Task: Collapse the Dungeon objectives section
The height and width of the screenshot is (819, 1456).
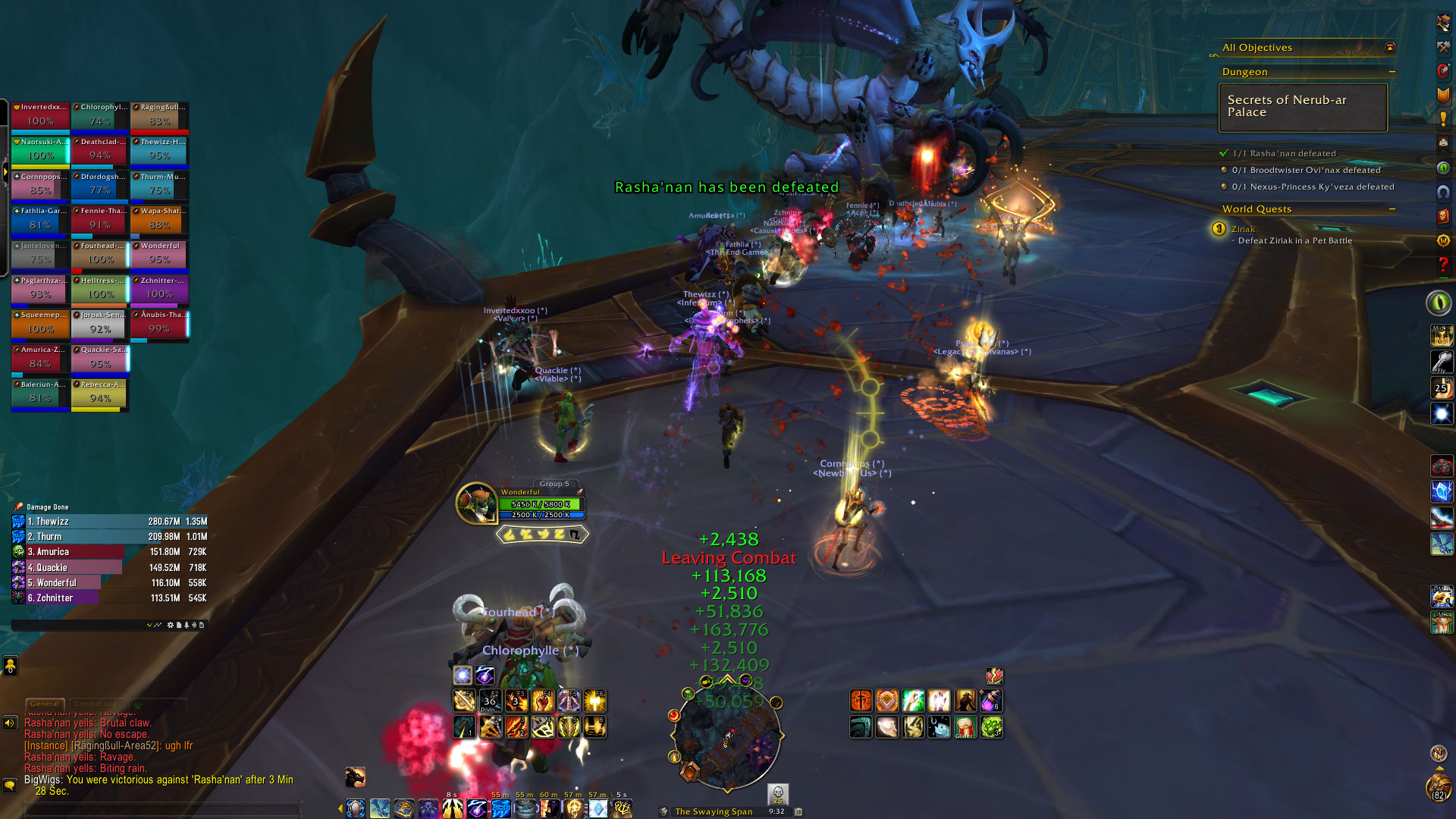Action: click(x=1392, y=72)
